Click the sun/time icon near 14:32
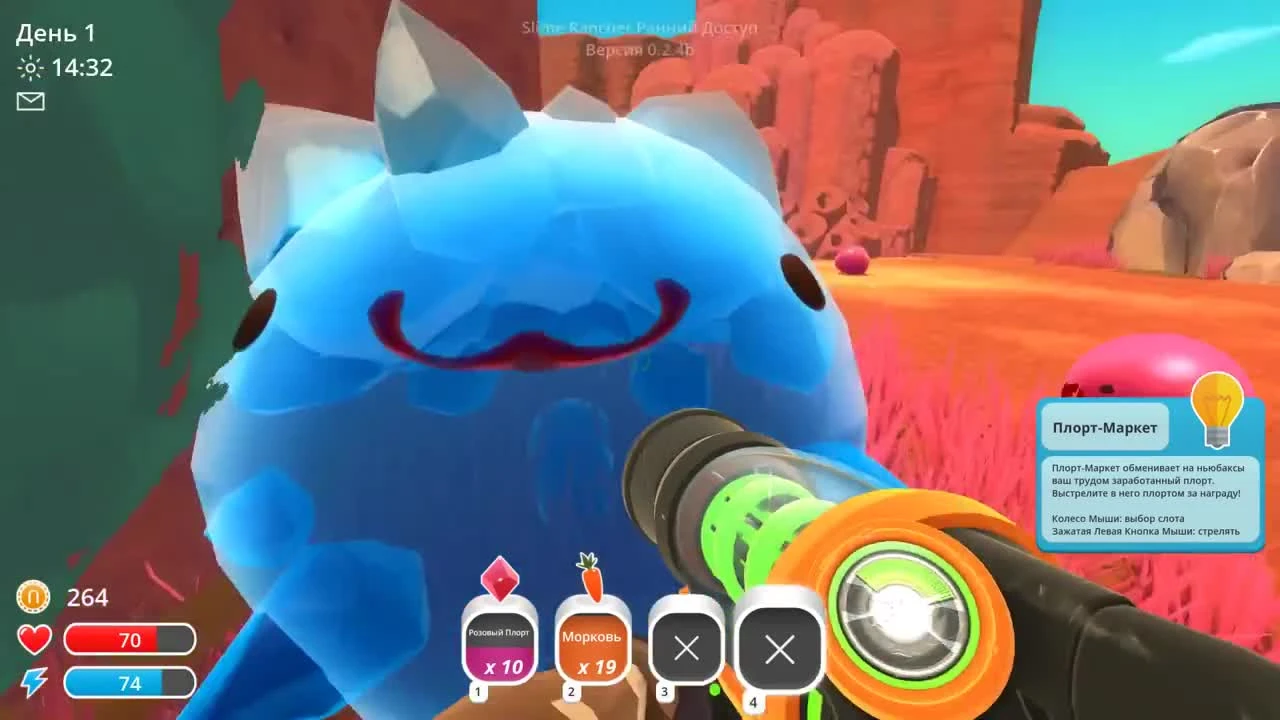The height and width of the screenshot is (720, 1280). (x=31, y=68)
